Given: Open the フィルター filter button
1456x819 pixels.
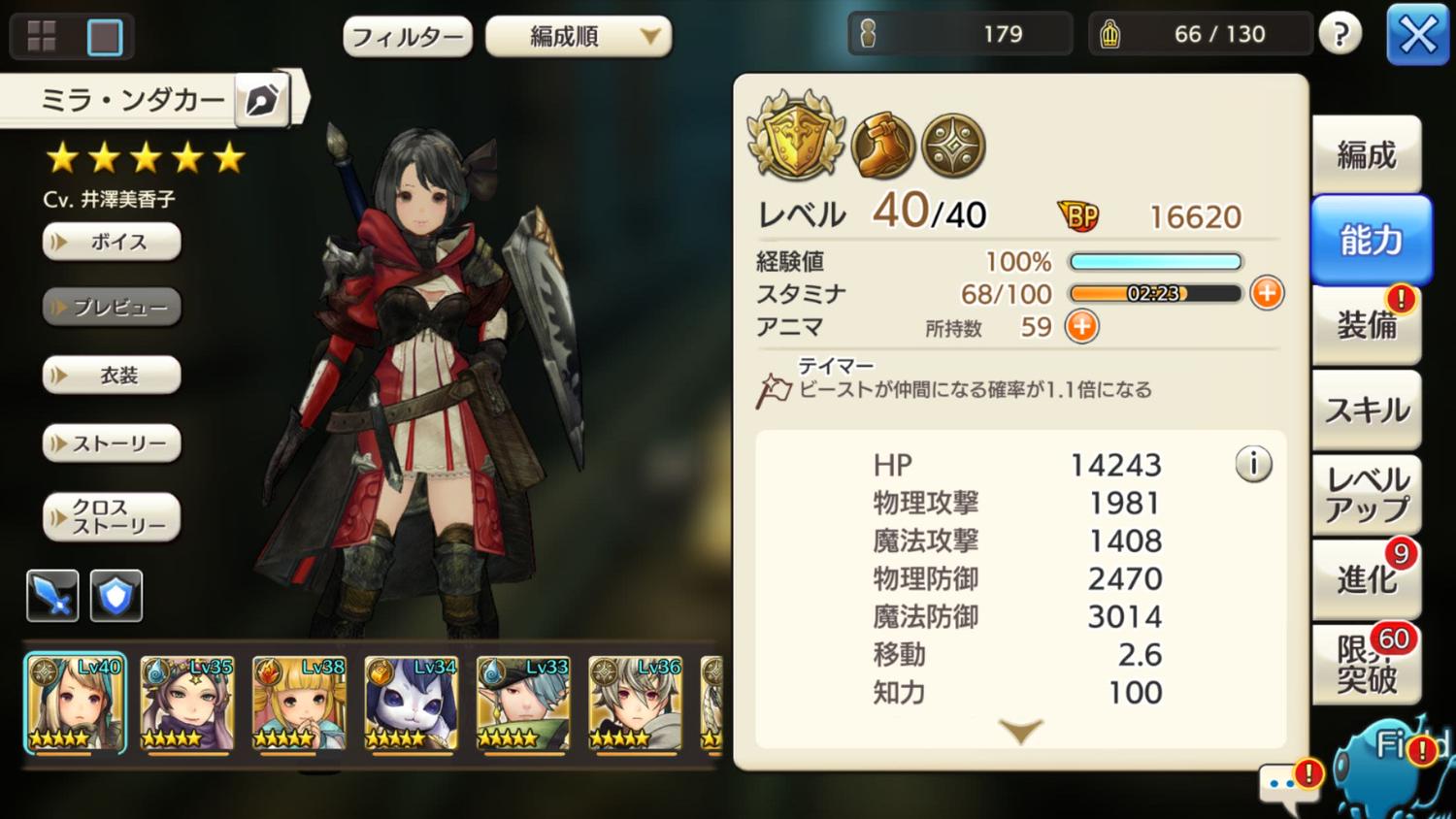Looking at the screenshot, I should (408, 37).
